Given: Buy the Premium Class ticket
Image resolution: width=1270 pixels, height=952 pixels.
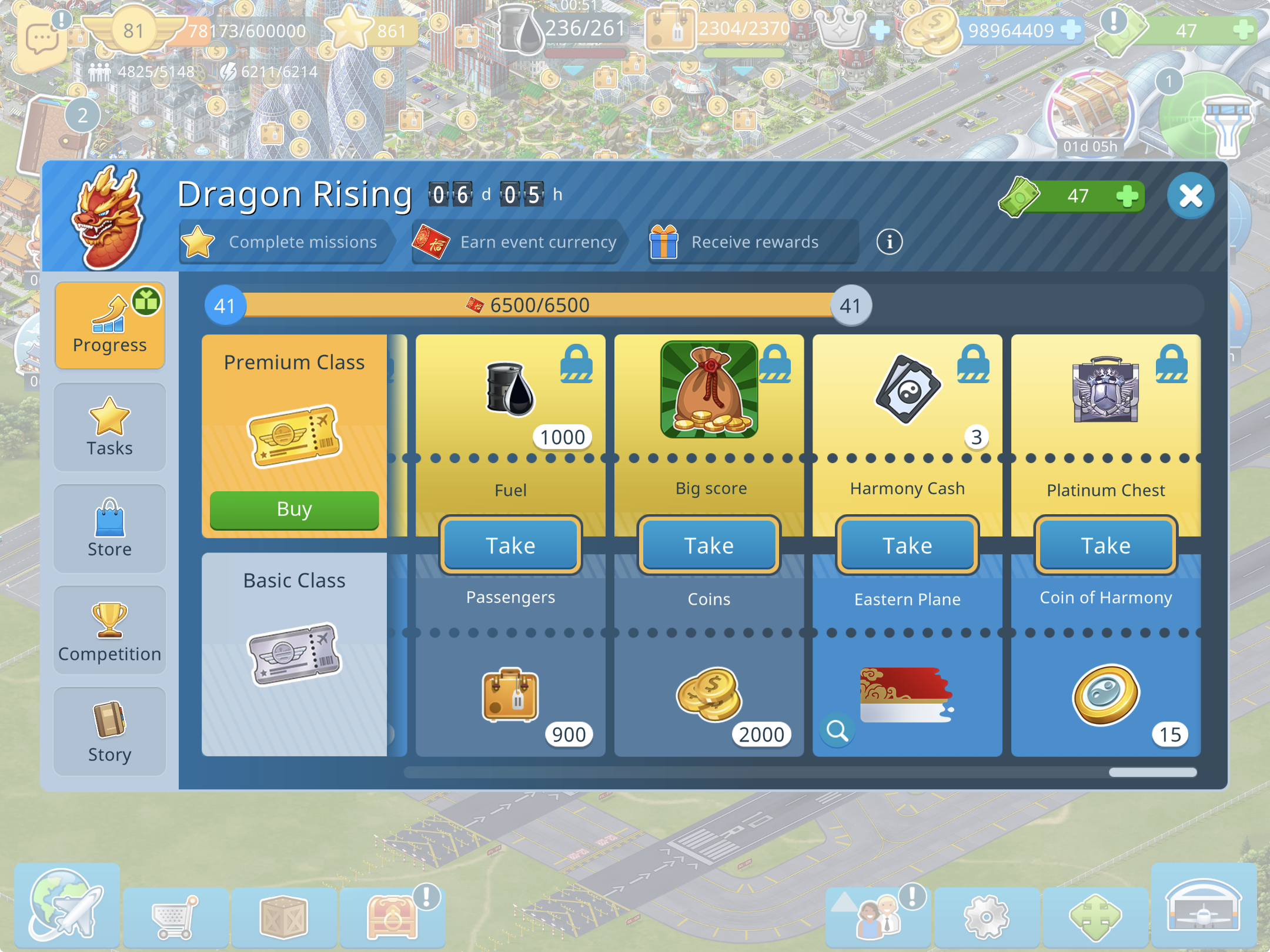Looking at the screenshot, I should 294,509.
